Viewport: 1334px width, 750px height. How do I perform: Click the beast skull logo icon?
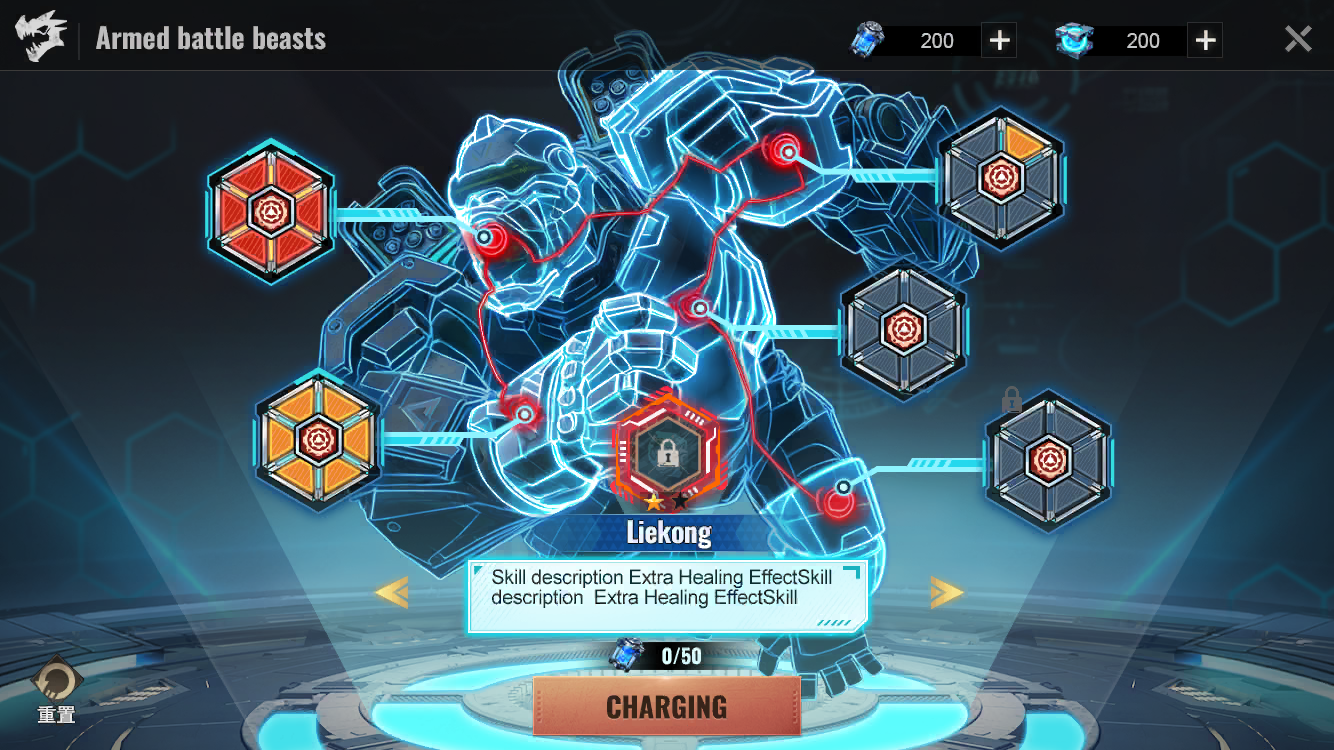click(41, 38)
